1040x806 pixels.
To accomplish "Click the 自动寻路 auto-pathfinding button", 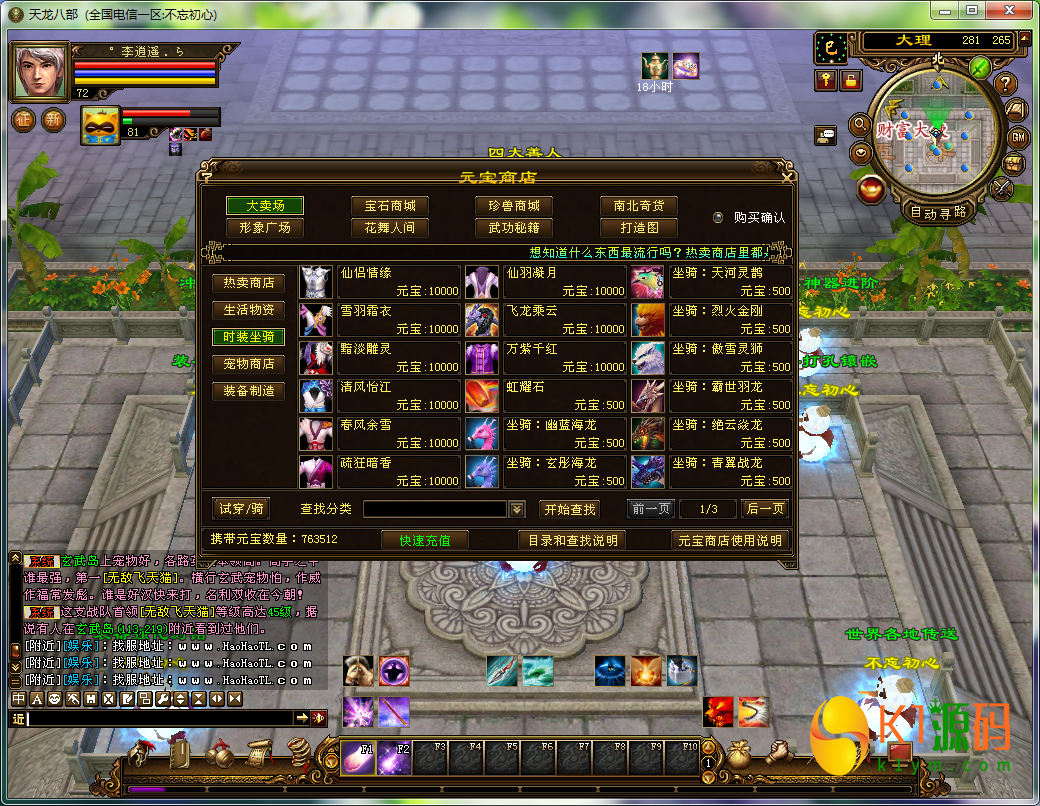I will pos(939,212).
